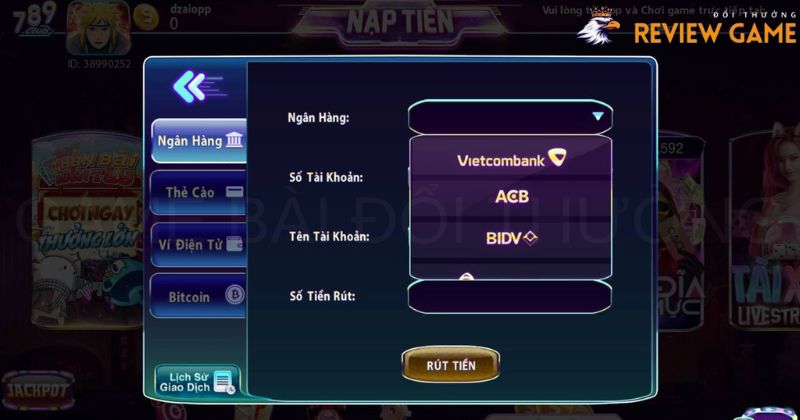The image size is (800, 420).
Task: Click the Số Tiền Rút input field
Action: (510, 296)
